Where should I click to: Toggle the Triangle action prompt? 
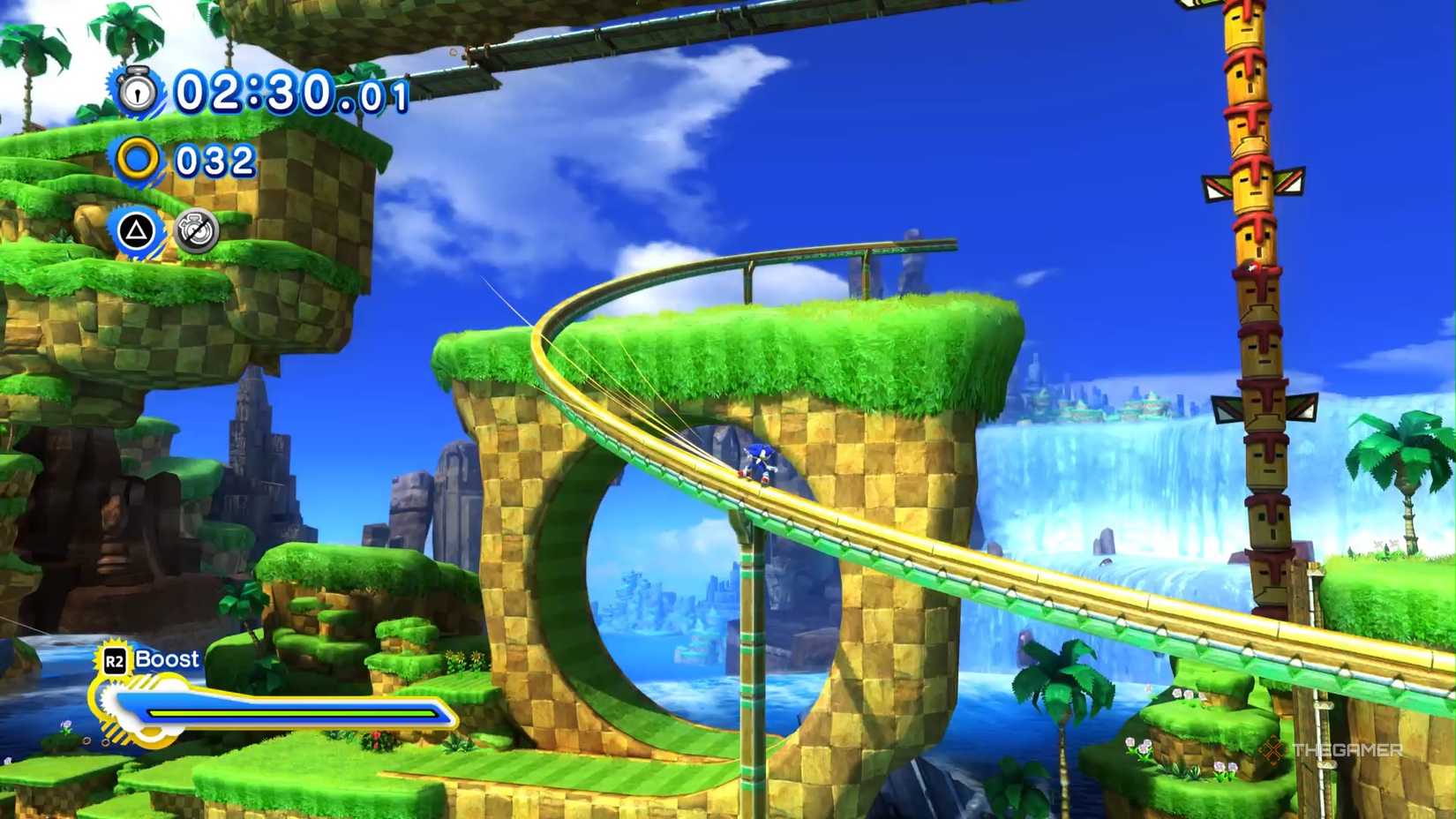pos(137,231)
